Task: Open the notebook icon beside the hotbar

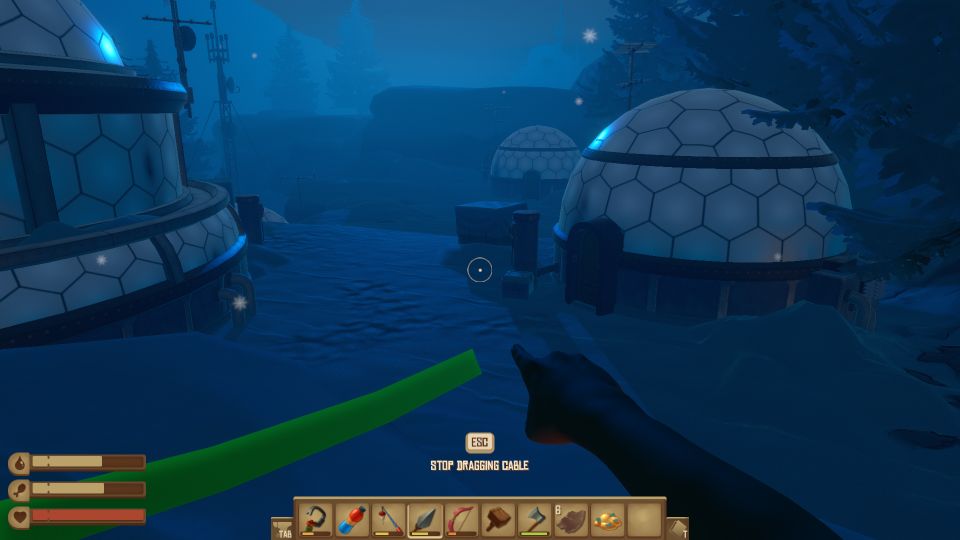Action: pos(678,528)
